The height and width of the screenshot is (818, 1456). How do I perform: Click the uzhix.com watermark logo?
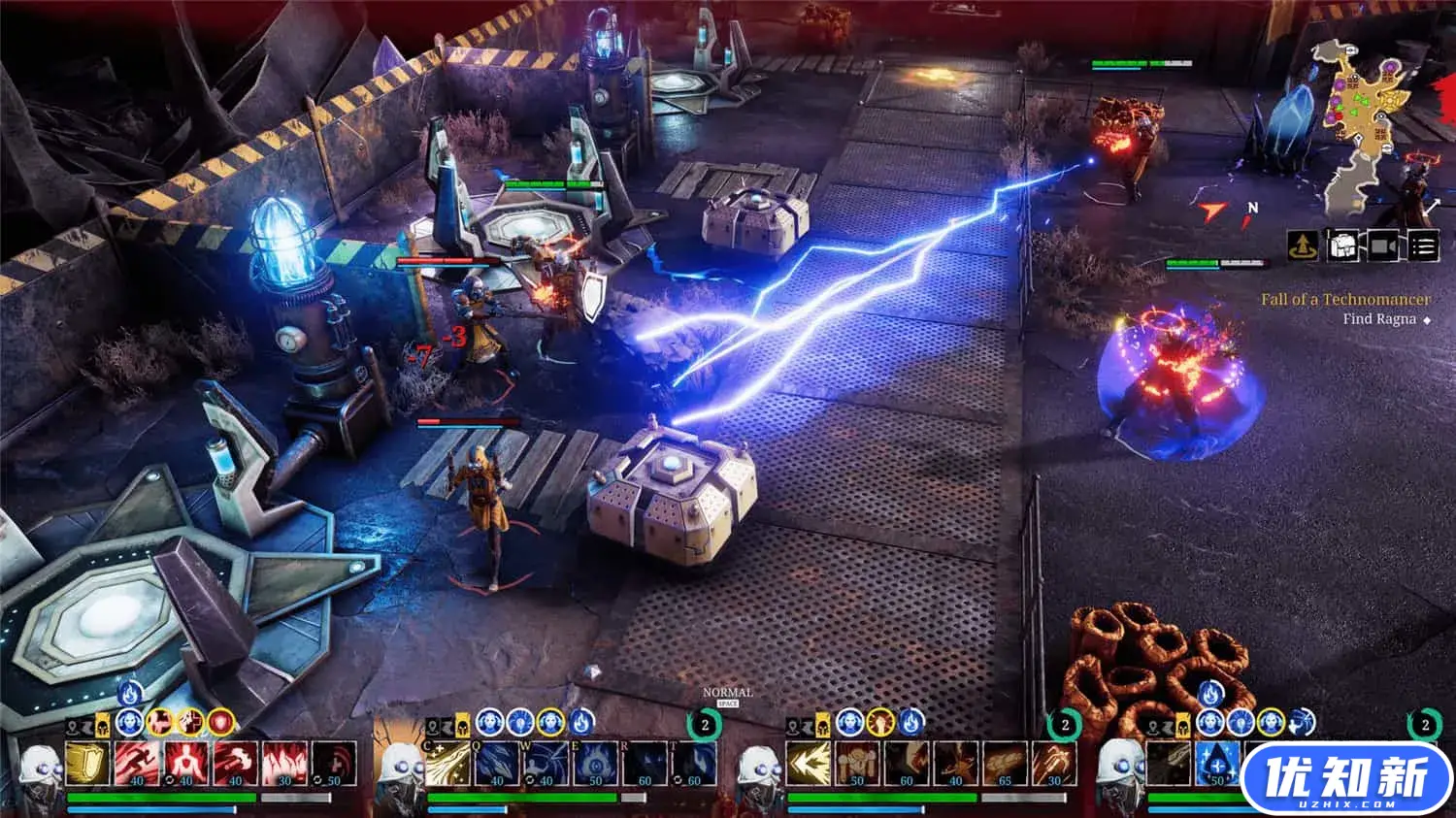pos(1346,778)
